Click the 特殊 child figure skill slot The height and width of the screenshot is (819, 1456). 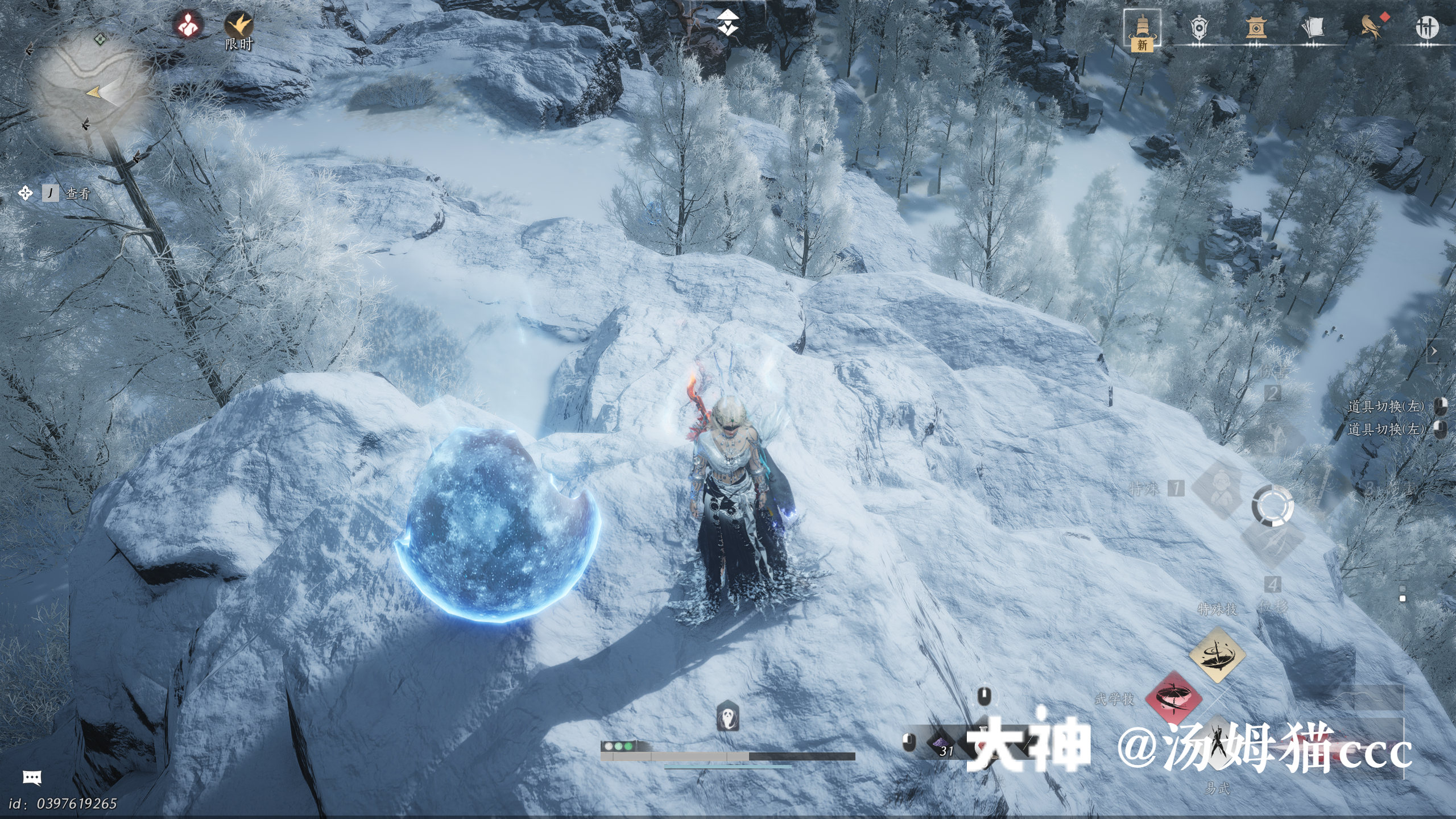(x=1219, y=489)
